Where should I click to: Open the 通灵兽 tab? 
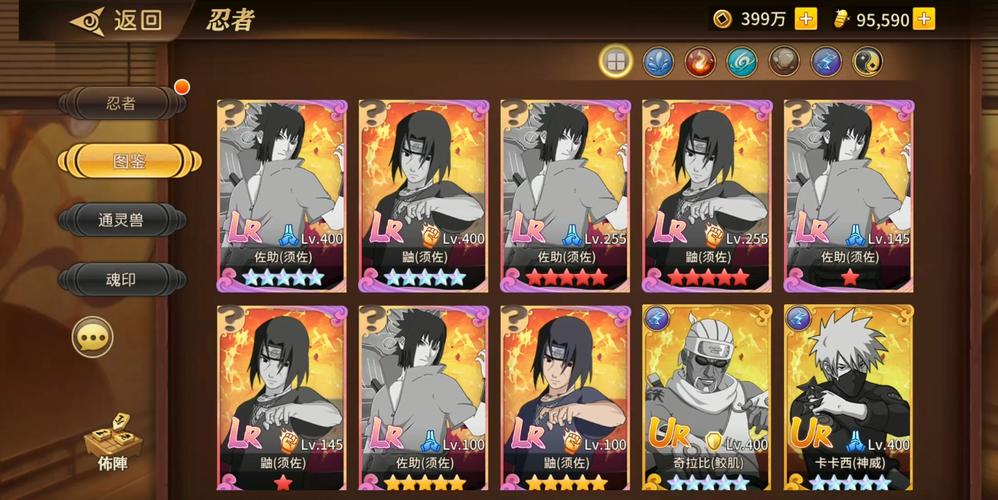pos(122,219)
